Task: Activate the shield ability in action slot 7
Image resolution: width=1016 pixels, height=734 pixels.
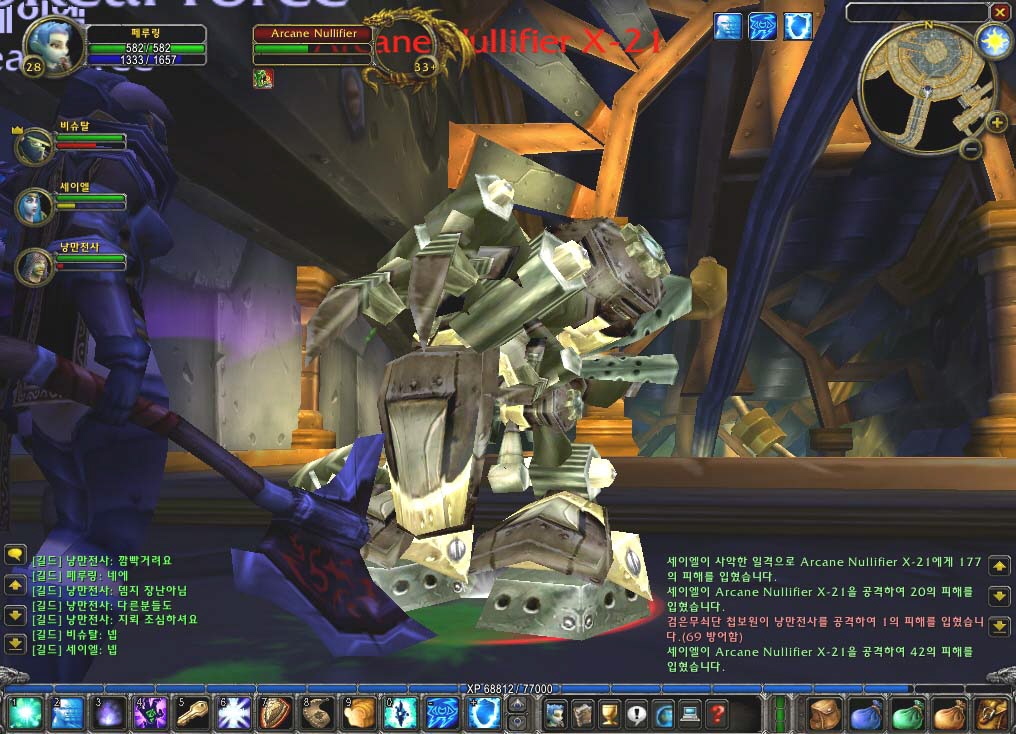Action: click(x=274, y=712)
